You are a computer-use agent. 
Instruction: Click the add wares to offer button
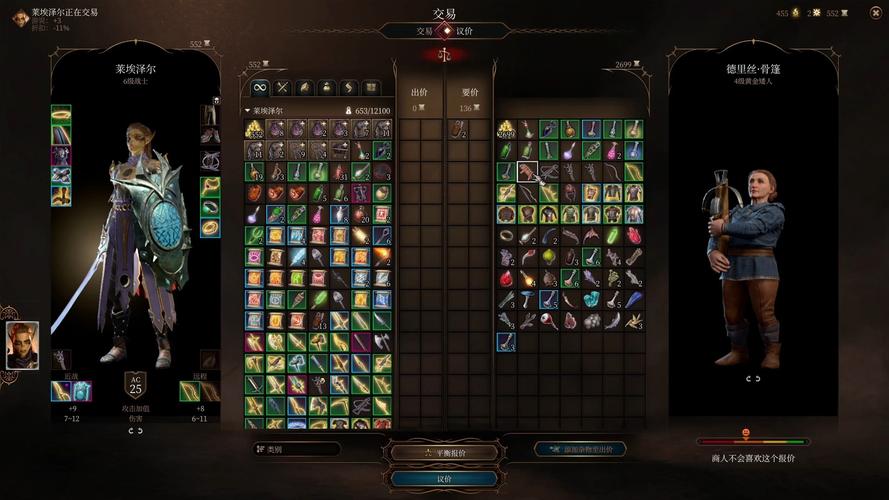(x=581, y=450)
